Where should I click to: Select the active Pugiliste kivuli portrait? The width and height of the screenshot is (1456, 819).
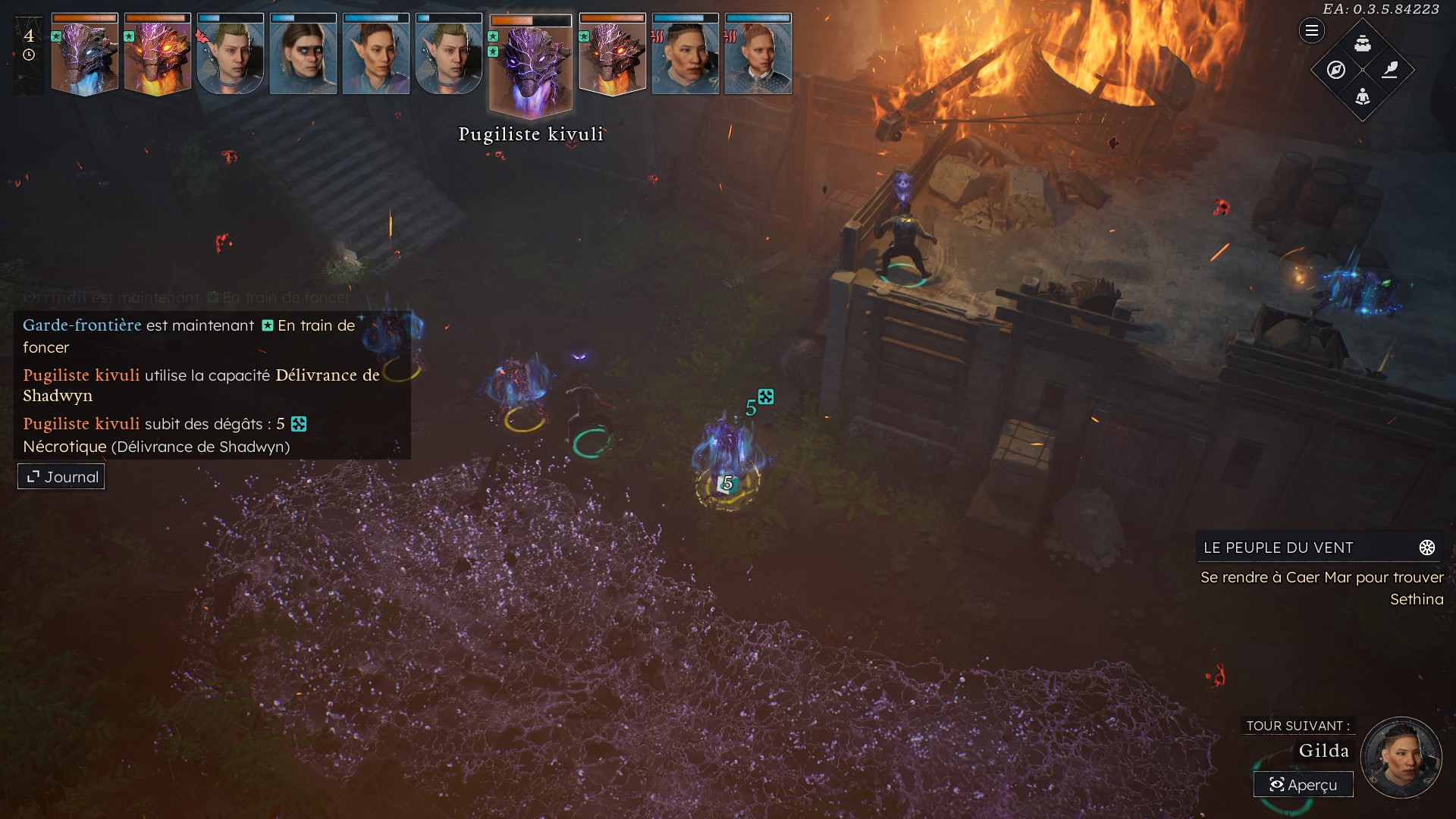point(531,68)
